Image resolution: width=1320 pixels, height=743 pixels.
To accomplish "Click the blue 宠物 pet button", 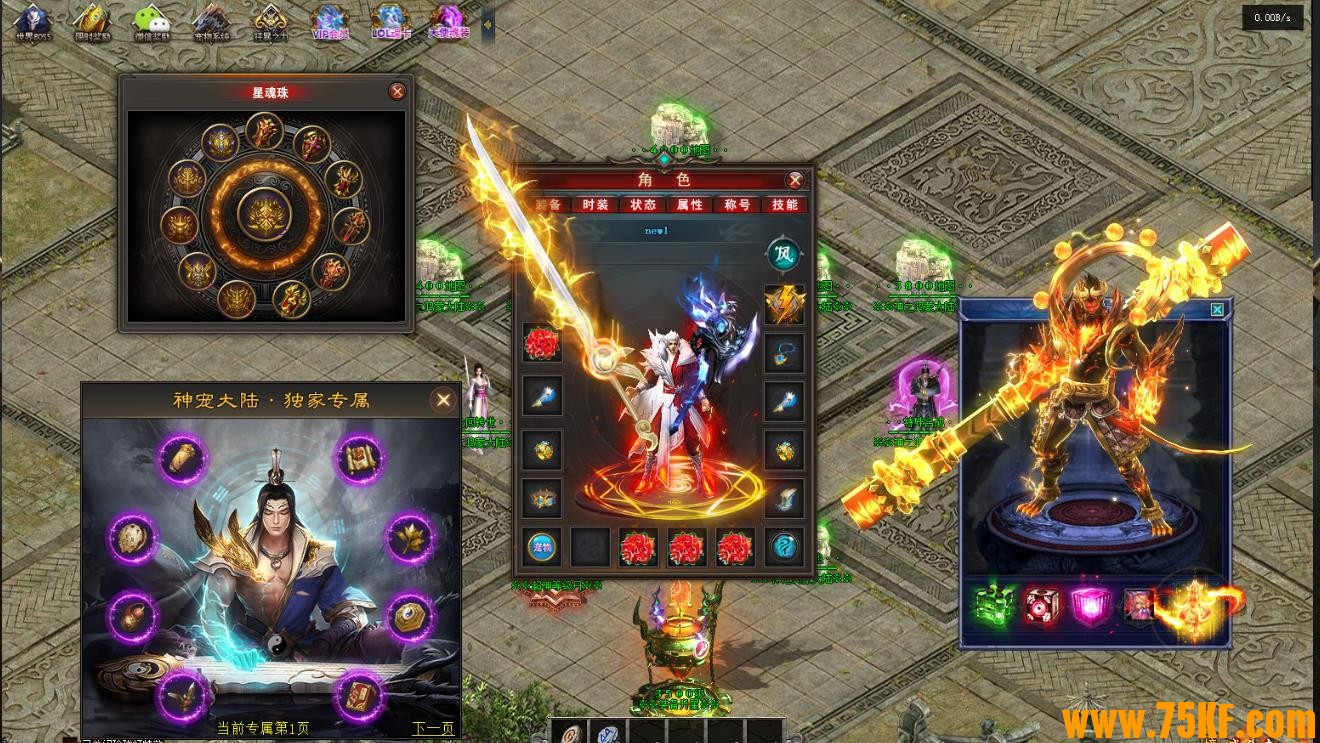I will (542, 547).
